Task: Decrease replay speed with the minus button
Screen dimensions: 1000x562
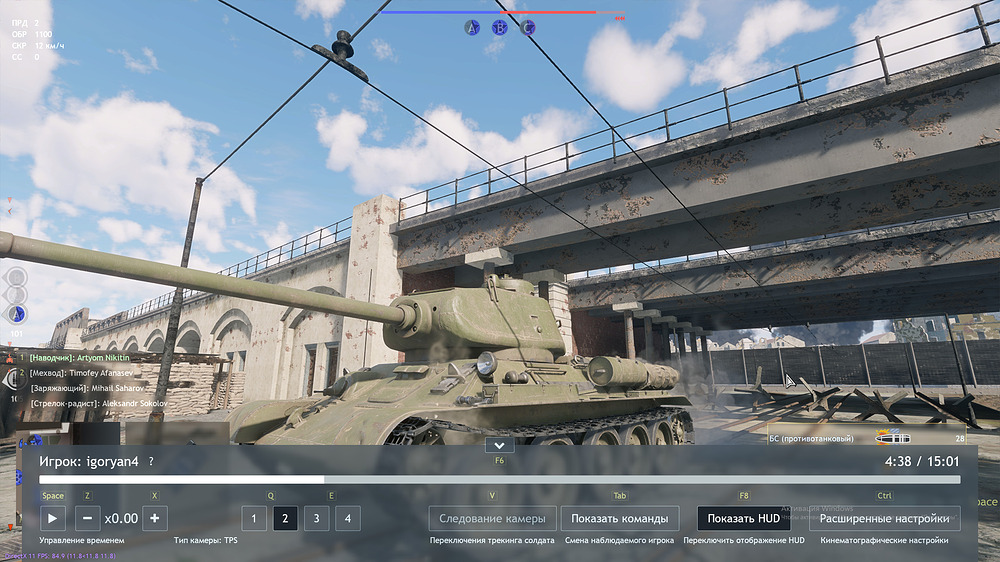Action: coord(87,518)
